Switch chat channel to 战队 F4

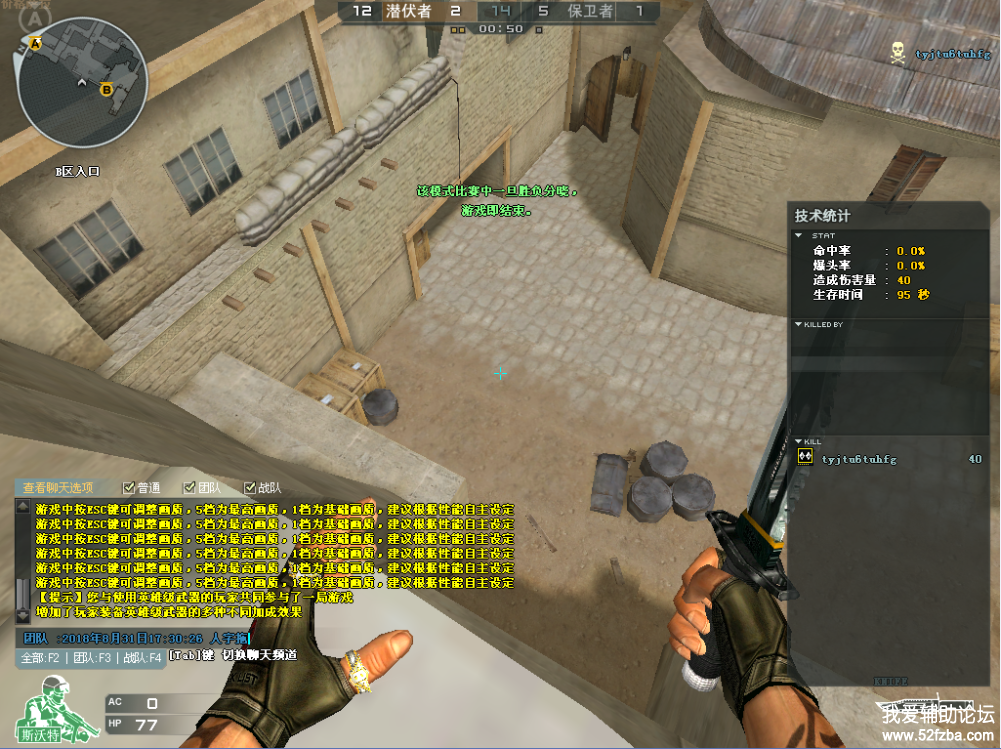141,658
